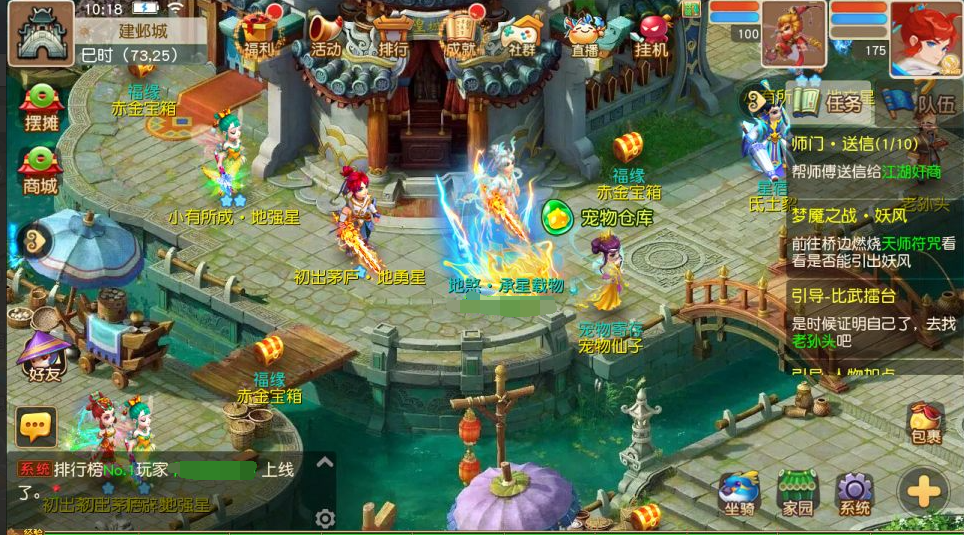The width and height of the screenshot is (964, 535).
Task: Open the 活动 events horn icon
Action: tap(325, 32)
